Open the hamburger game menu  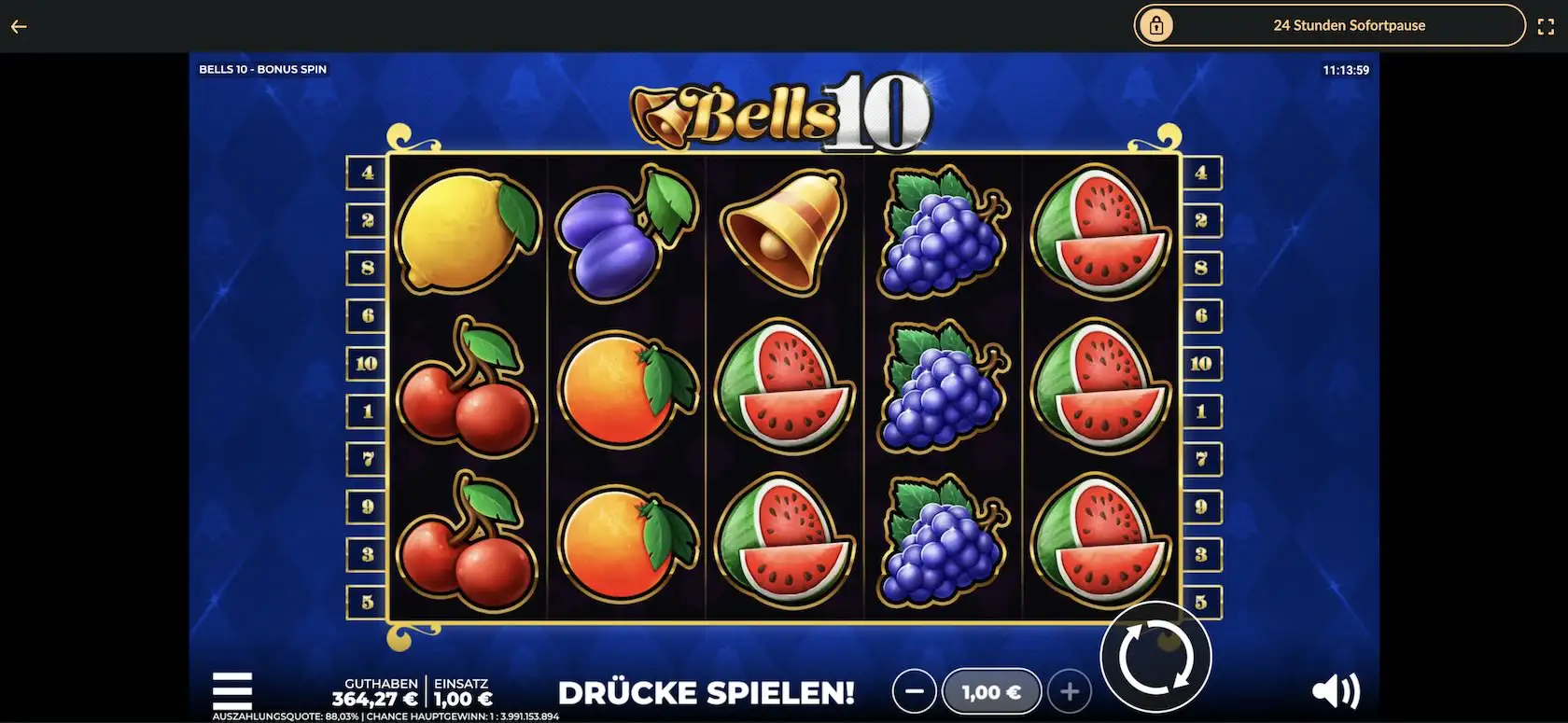pyautogui.click(x=232, y=688)
